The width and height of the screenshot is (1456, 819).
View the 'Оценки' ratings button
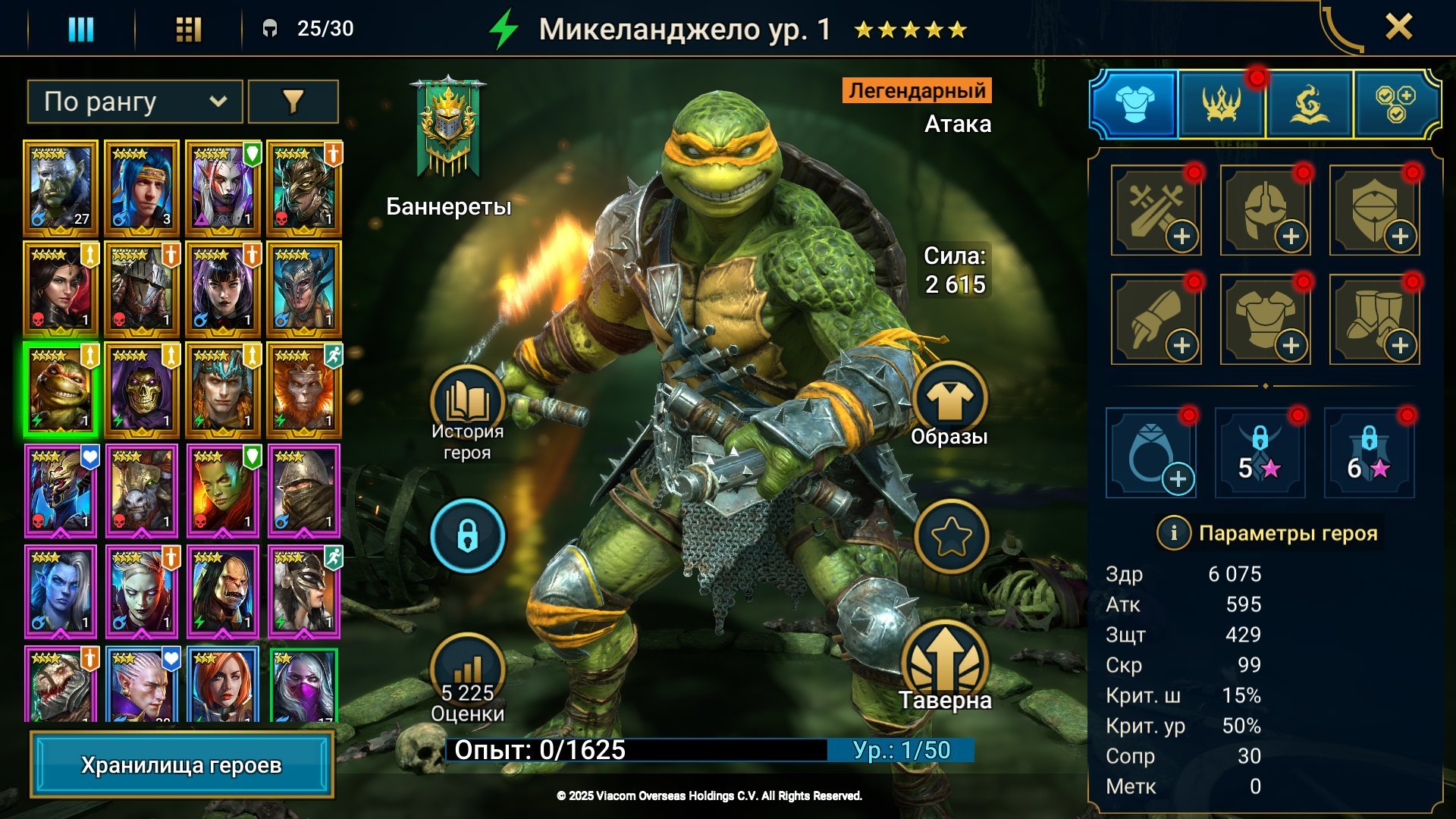[x=467, y=671]
